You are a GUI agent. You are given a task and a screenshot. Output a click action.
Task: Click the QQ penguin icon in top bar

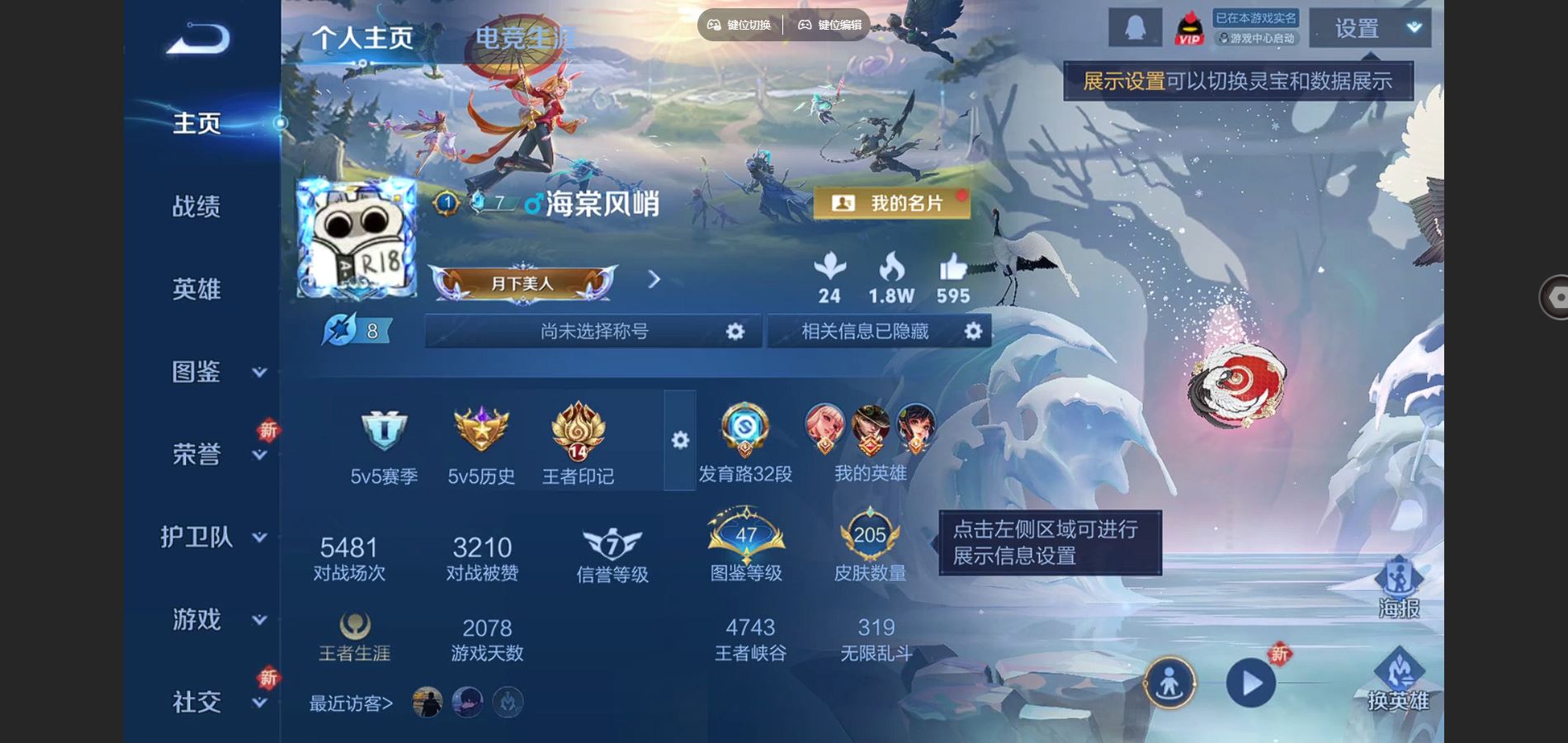point(1136,27)
